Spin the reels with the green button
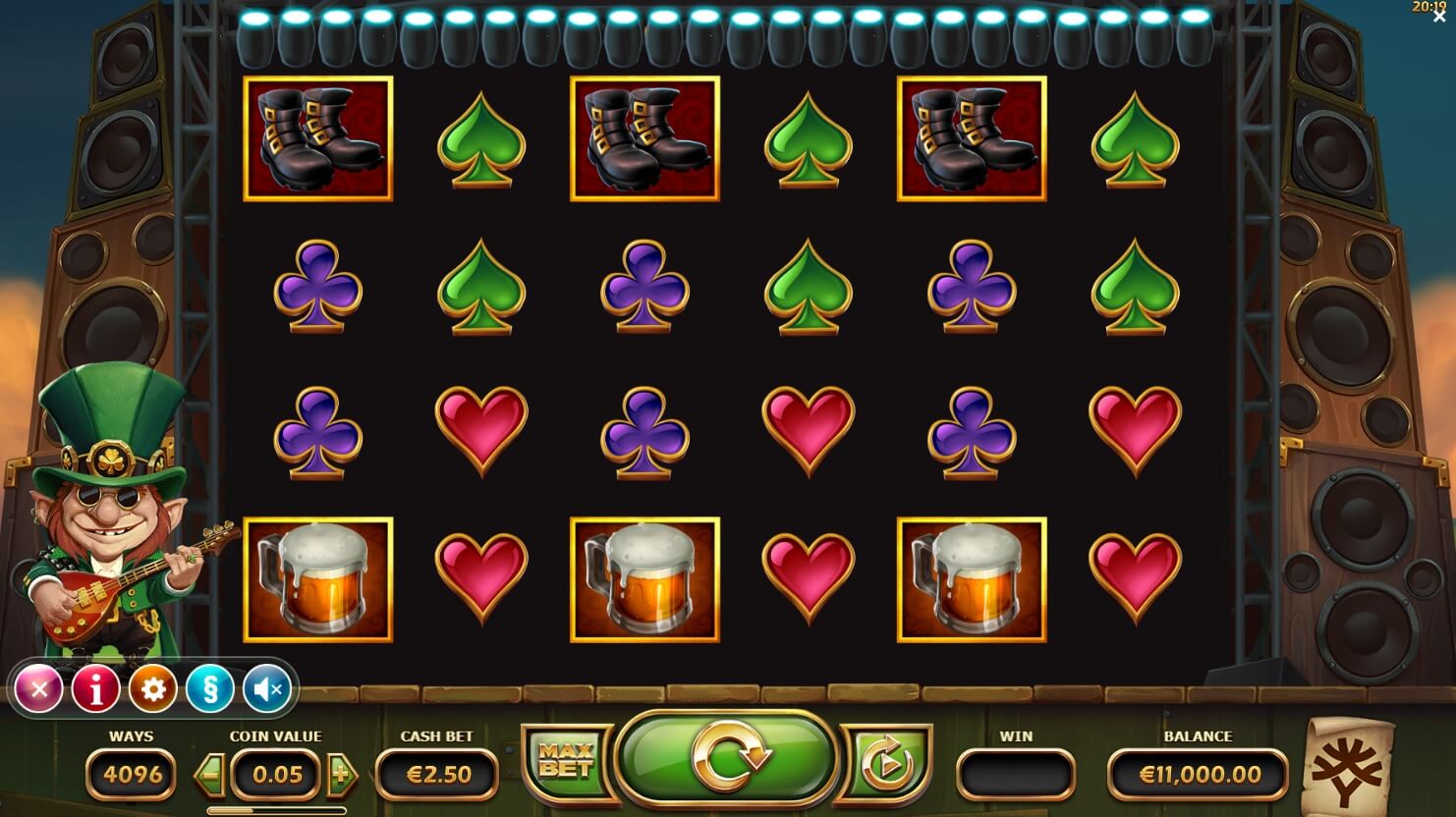1456x817 pixels. point(728,758)
